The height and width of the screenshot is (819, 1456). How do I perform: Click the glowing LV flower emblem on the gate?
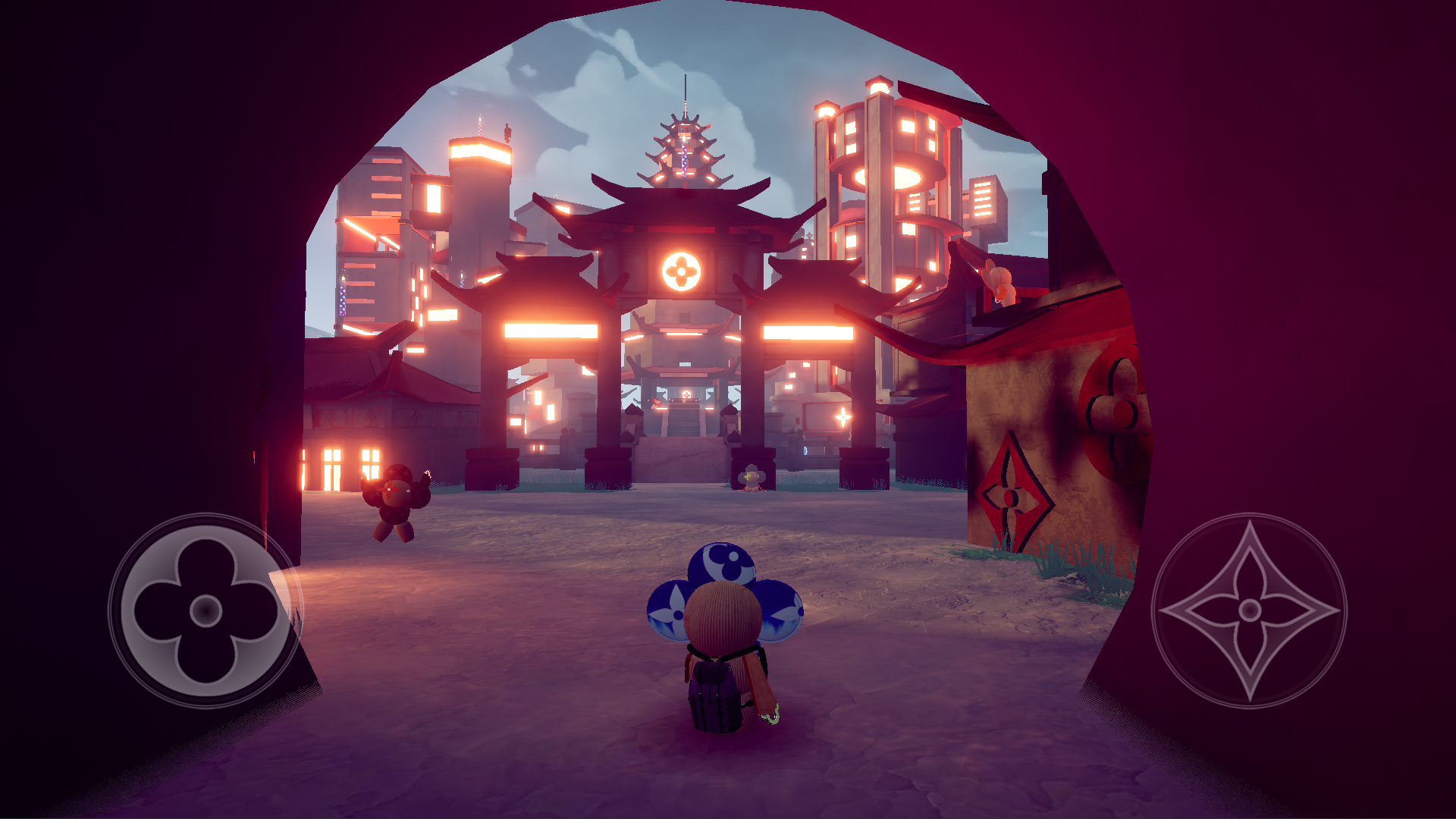pyautogui.click(x=683, y=271)
